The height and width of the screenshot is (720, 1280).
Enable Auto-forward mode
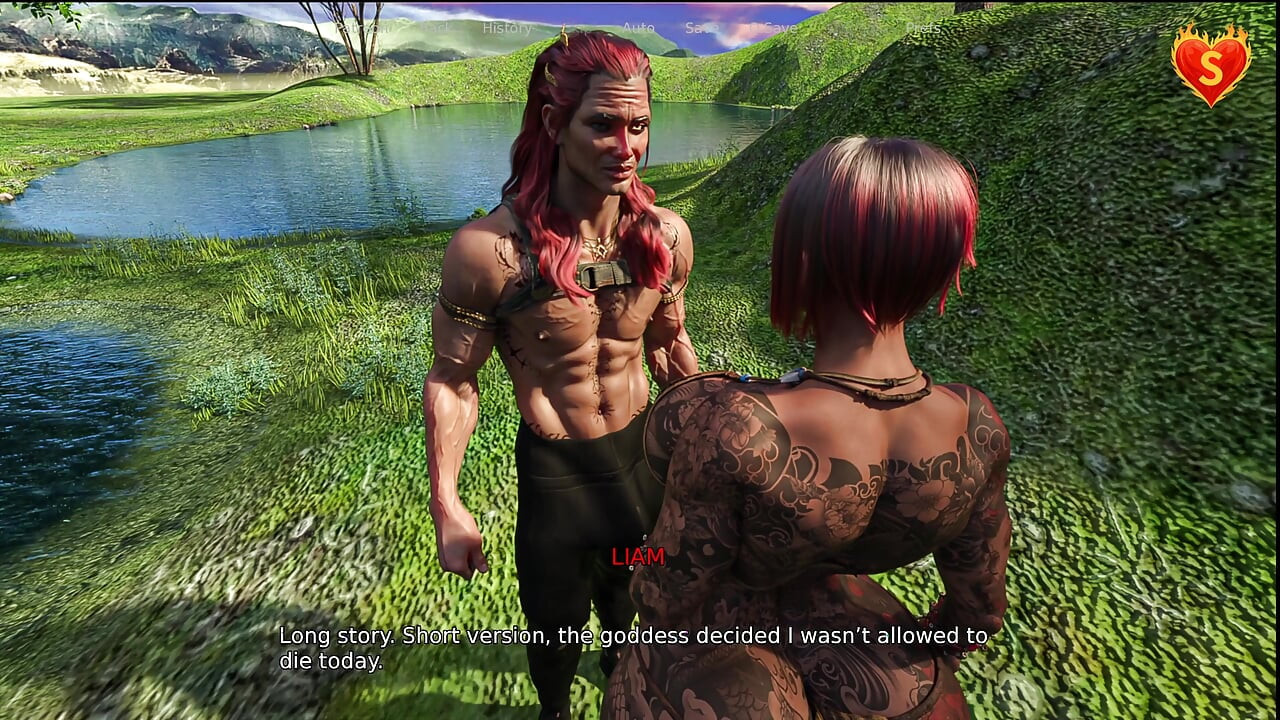click(638, 28)
